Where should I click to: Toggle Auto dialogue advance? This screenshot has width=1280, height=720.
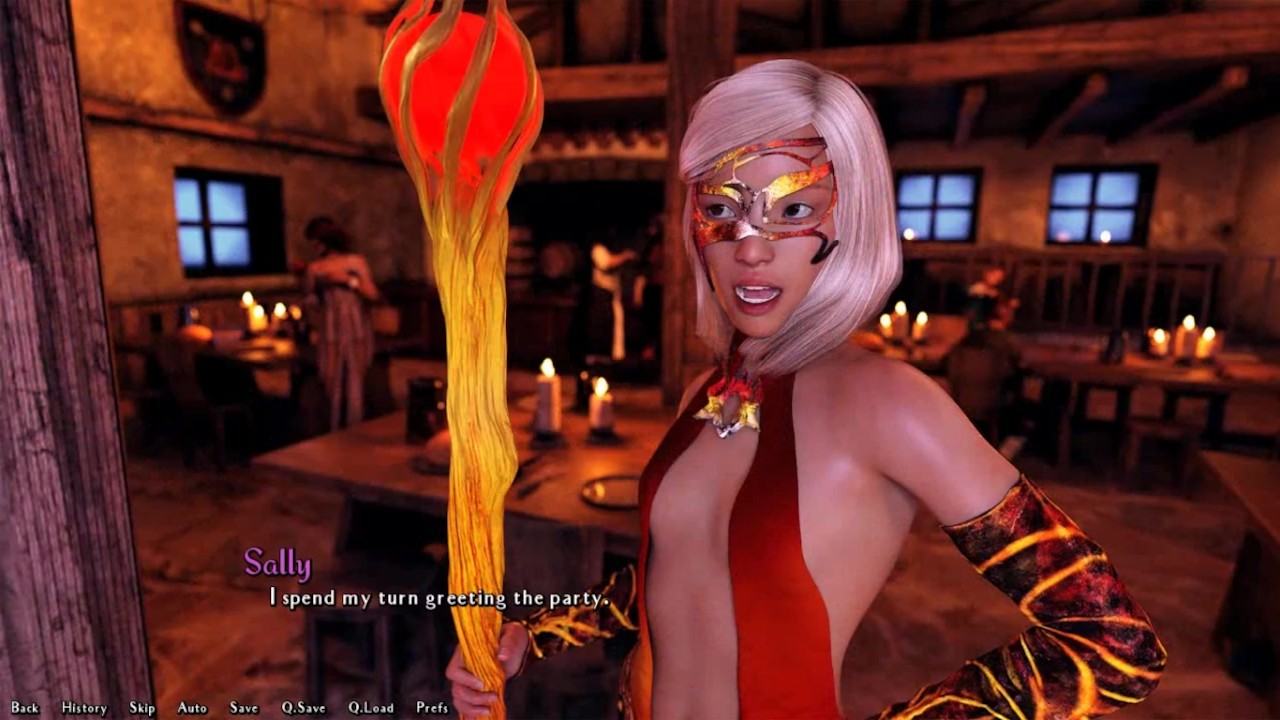coord(192,708)
